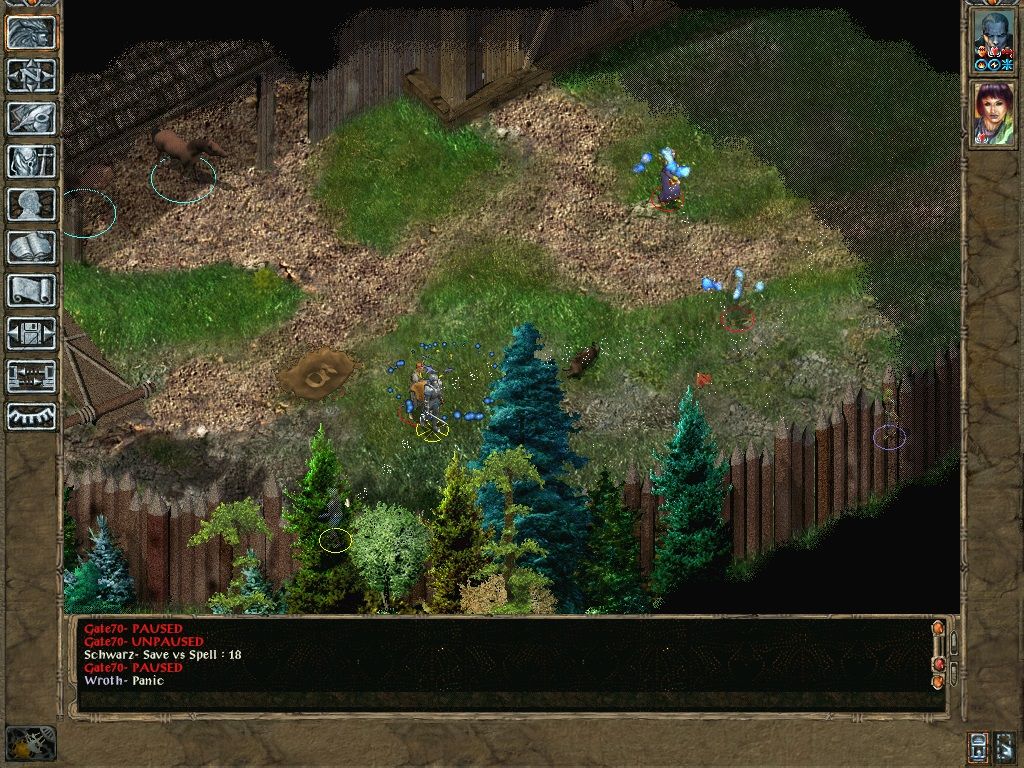This screenshot has height=768, width=1024.
Task: Click the Return to Game button
Action: point(31,32)
